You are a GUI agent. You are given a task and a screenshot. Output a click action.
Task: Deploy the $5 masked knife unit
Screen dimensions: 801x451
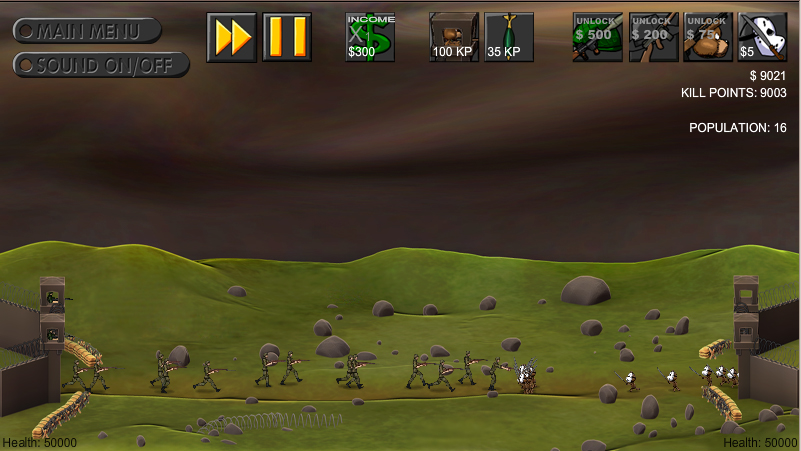tap(762, 37)
